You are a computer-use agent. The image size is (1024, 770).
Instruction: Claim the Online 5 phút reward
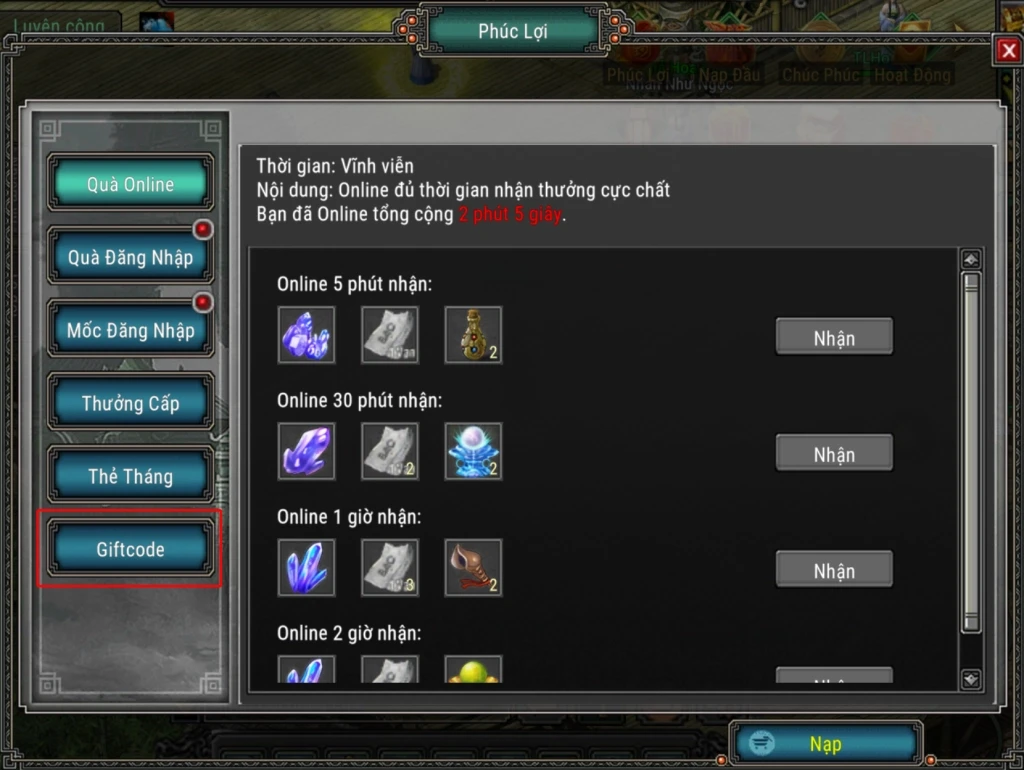coord(834,338)
